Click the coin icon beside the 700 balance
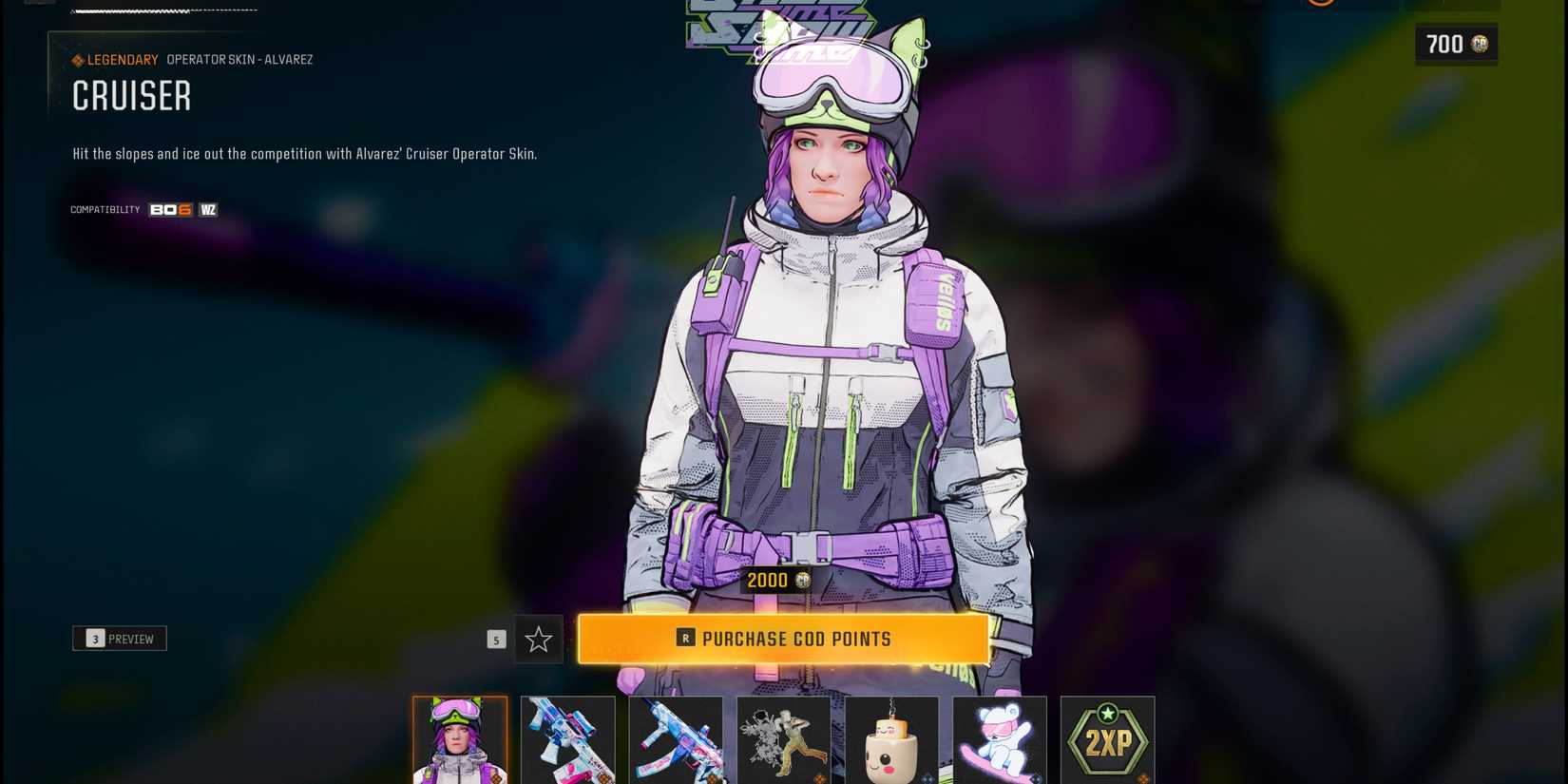This screenshot has height=784, width=1568. (1481, 44)
